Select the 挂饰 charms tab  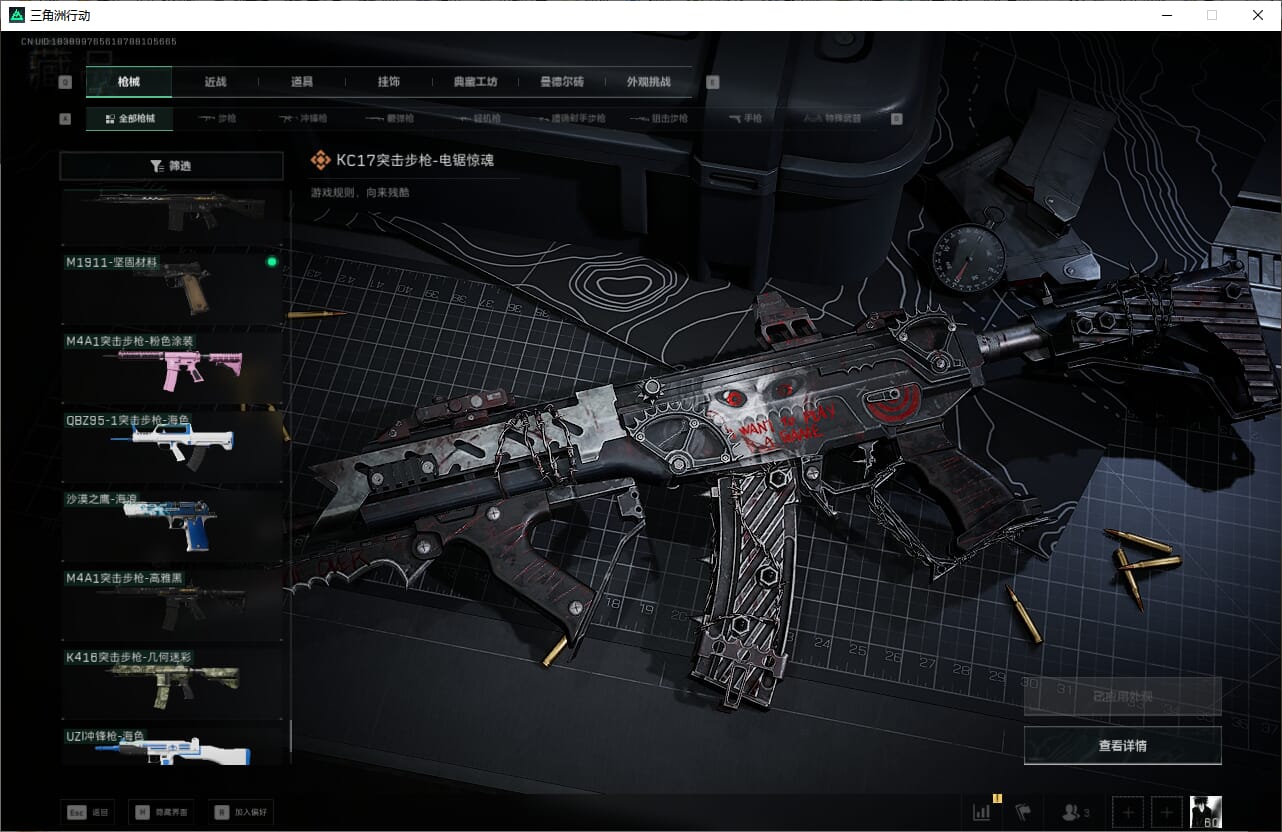point(389,82)
